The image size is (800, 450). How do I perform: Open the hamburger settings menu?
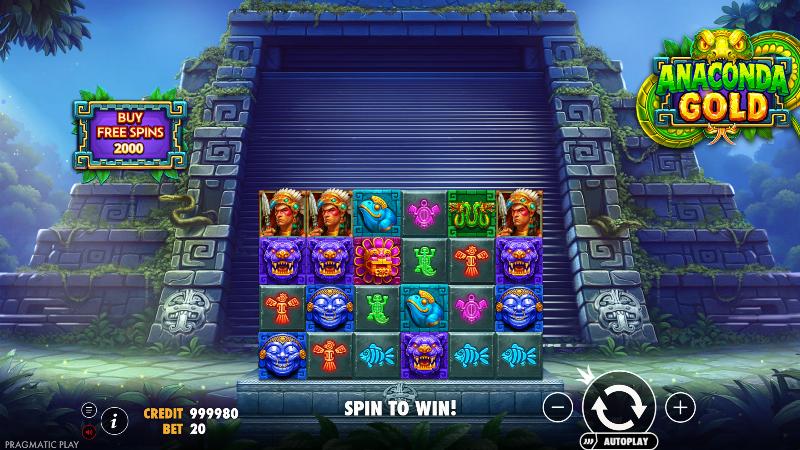89,410
